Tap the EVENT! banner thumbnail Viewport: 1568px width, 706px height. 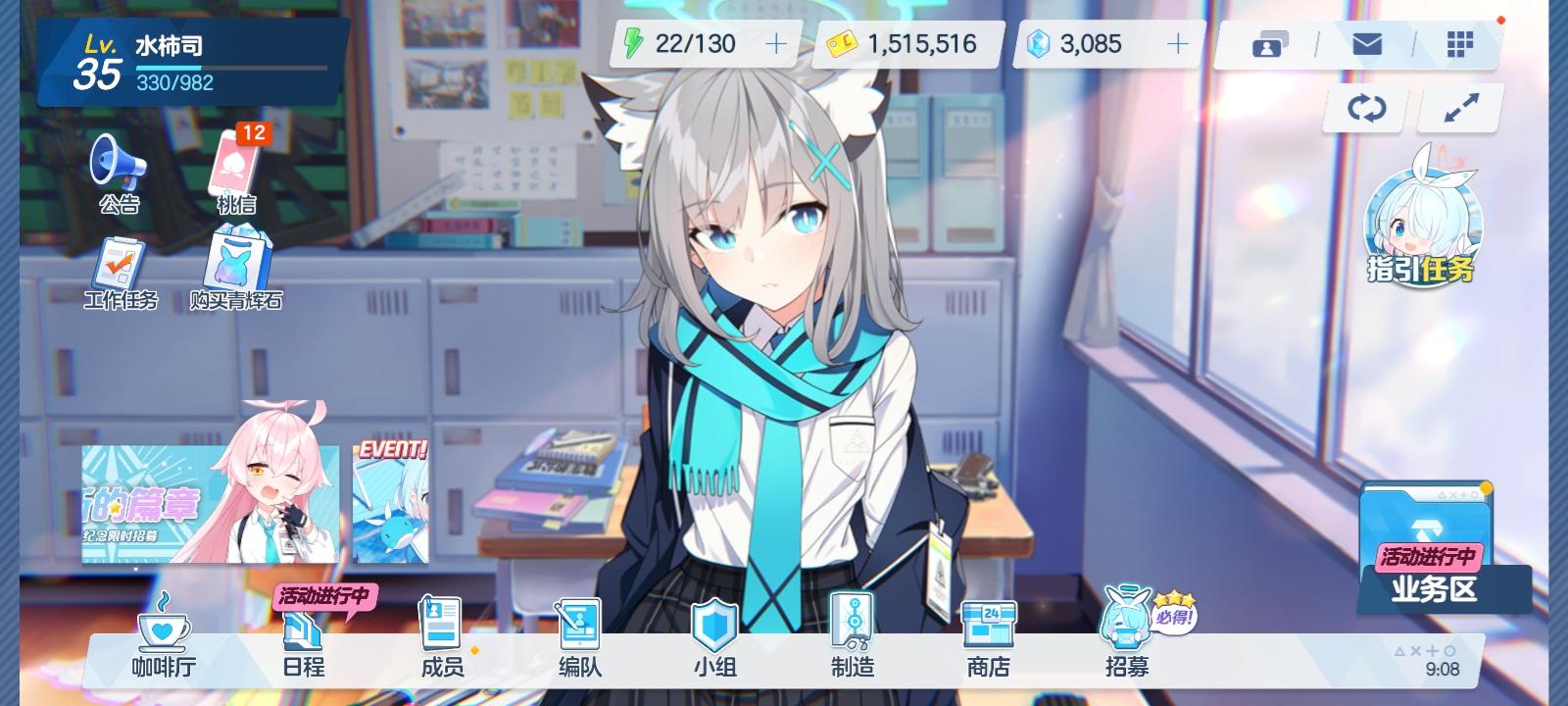tap(391, 505)
